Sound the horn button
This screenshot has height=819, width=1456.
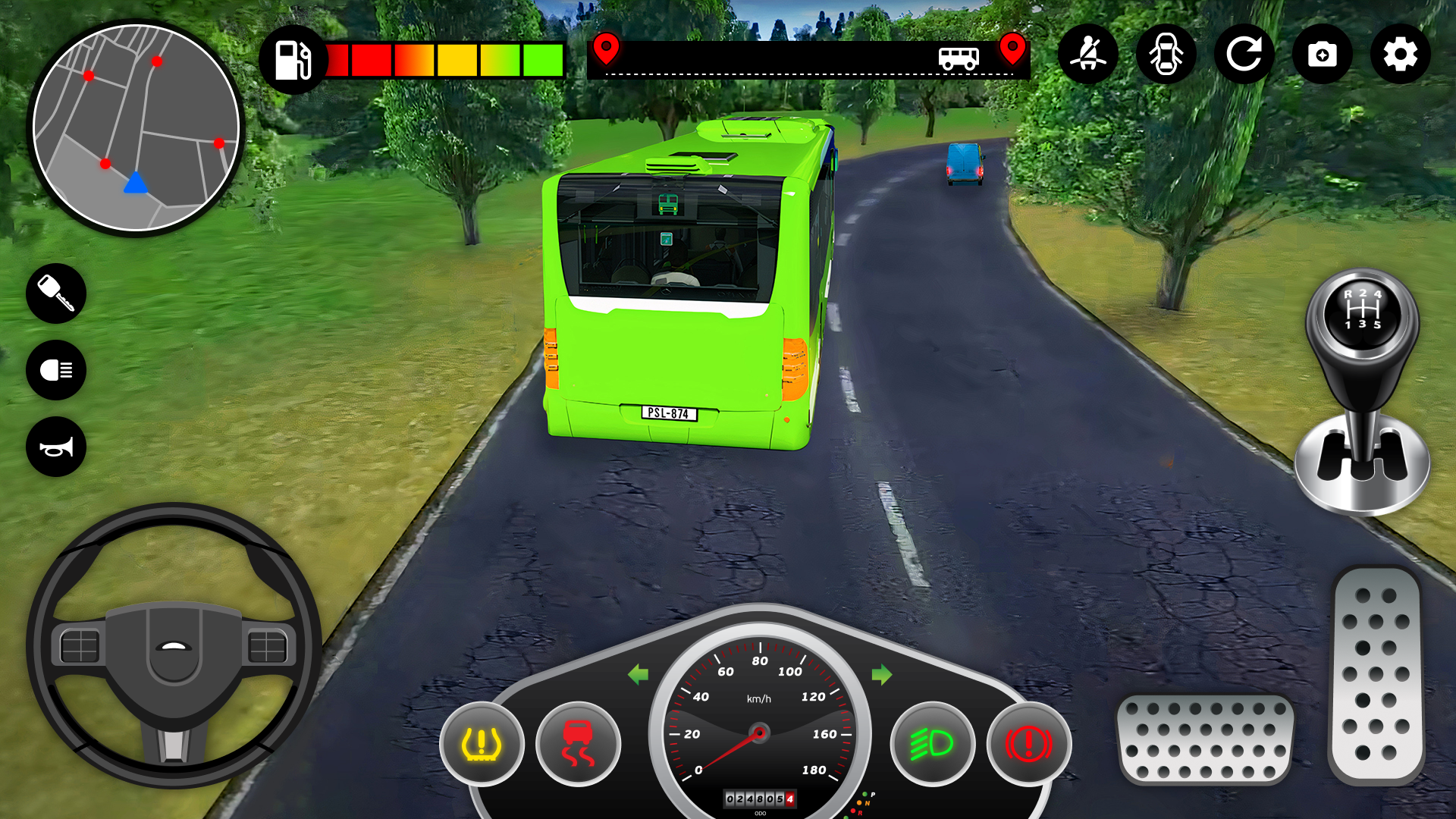(56, 447)
